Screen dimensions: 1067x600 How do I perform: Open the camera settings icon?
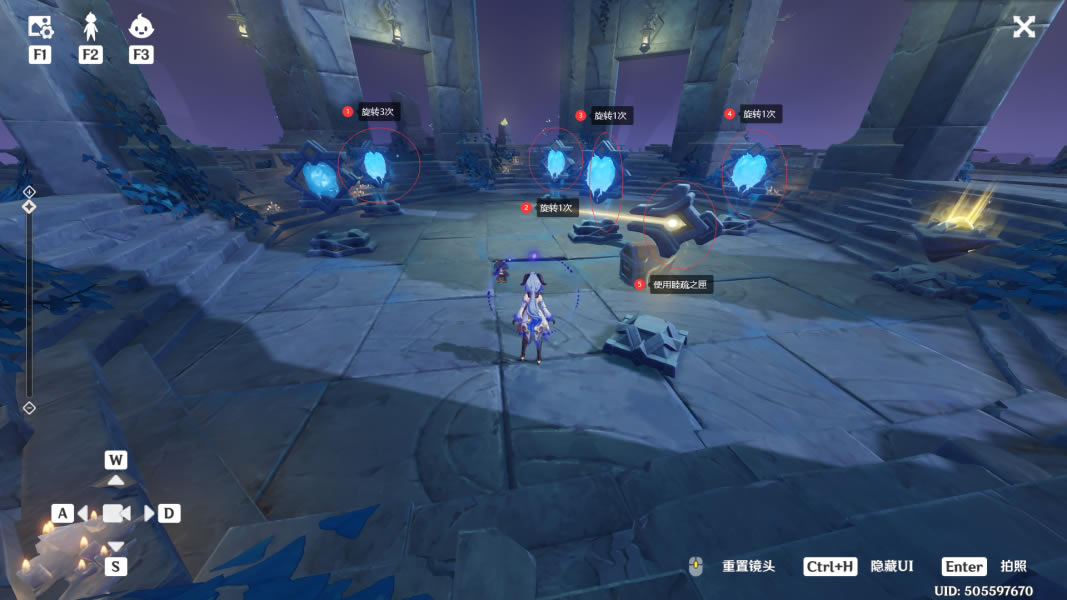coord(40,27)
